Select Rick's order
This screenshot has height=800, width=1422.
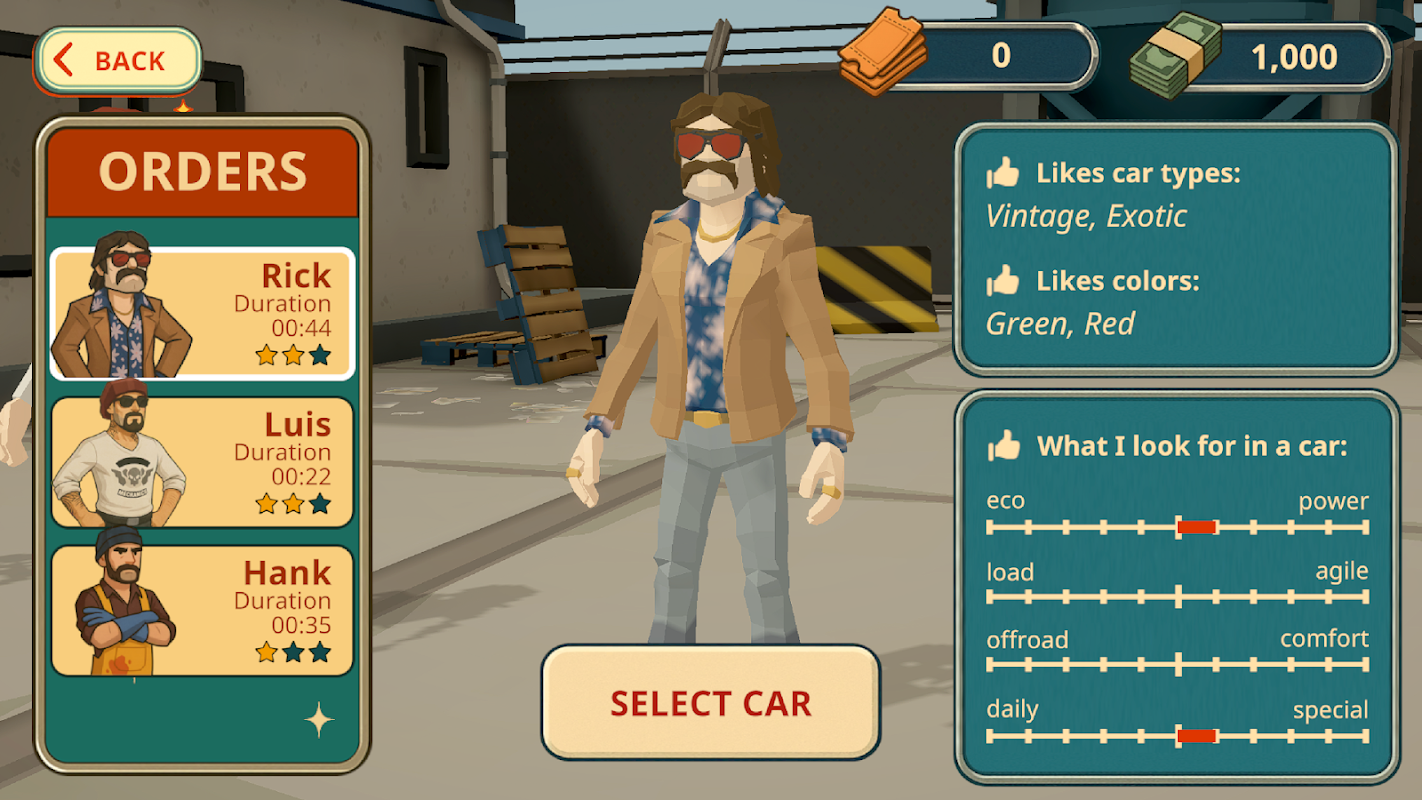pos(202,314)
